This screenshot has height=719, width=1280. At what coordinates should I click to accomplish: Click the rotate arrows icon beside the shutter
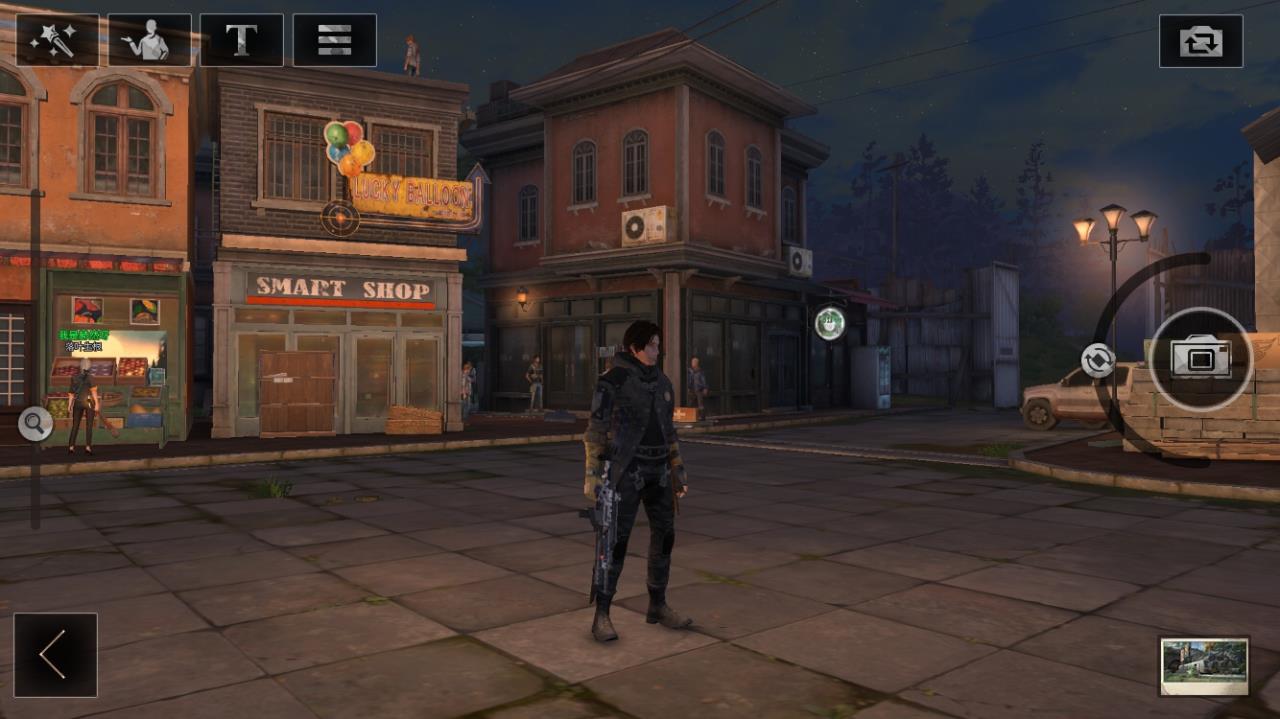[x=1097, y=360]
